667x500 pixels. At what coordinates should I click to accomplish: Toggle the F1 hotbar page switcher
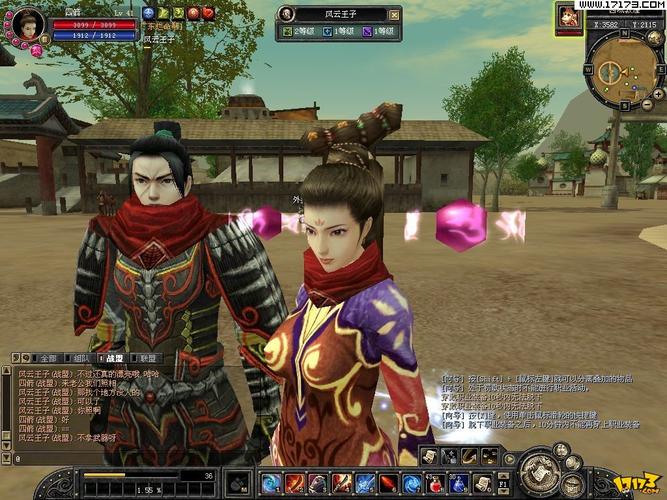[503, 484]
